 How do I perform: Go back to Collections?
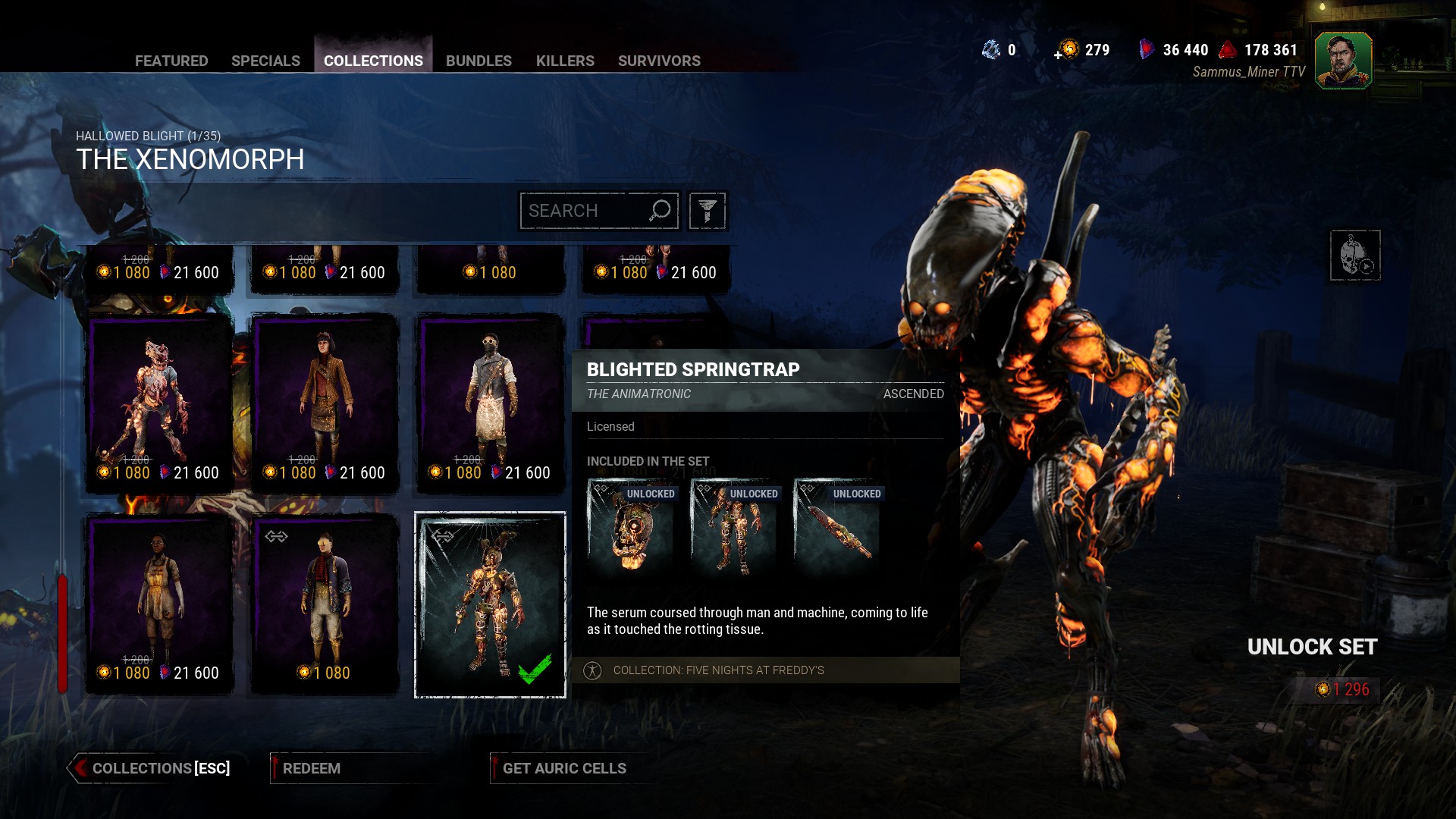[152, 768]
